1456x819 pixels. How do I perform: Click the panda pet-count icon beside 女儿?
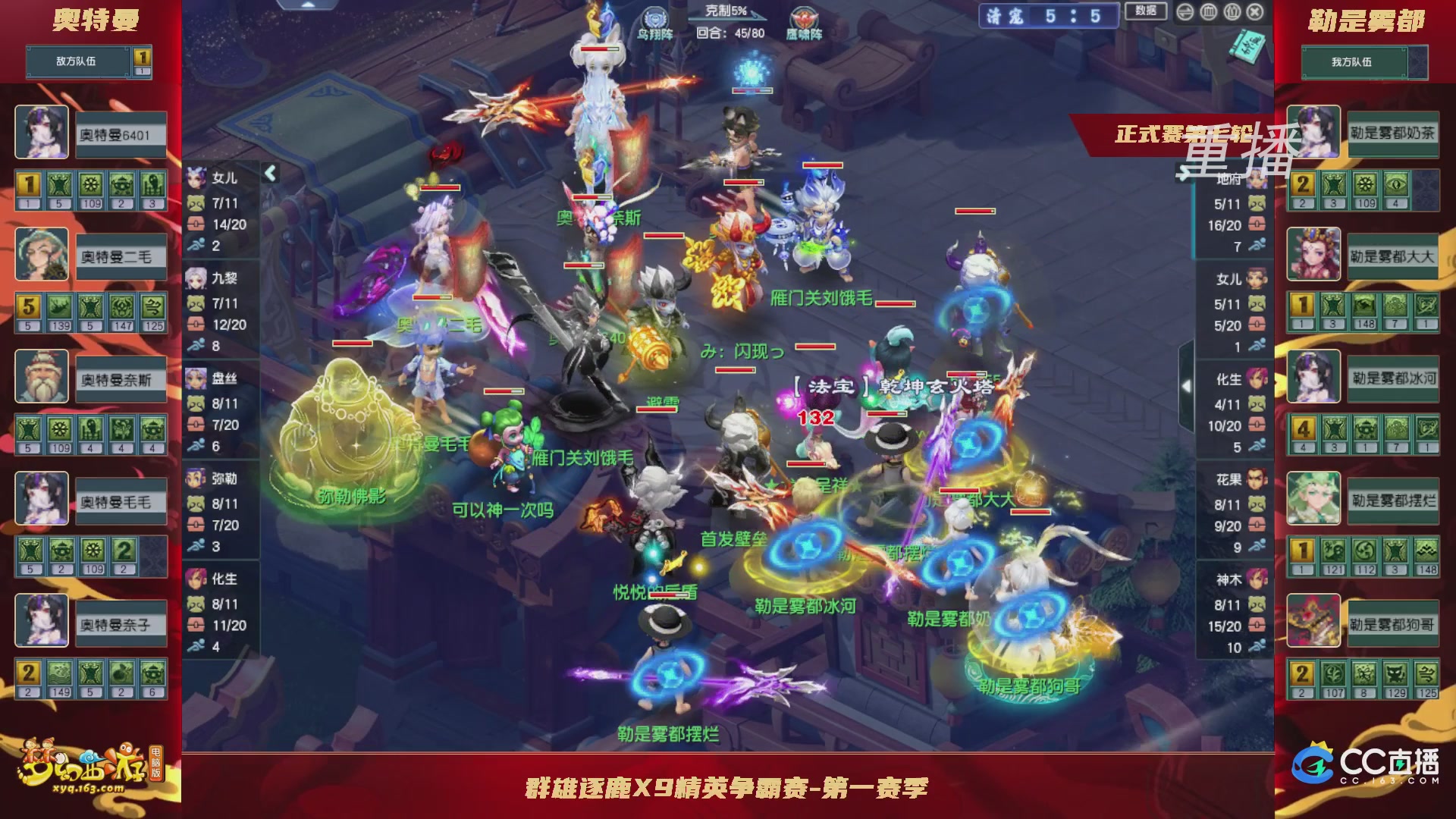click(x=196, y=202)
